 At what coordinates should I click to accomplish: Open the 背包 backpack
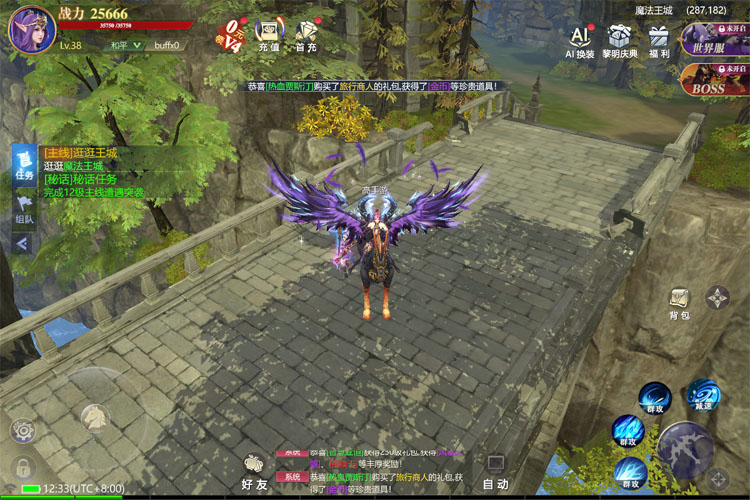(680, 302)
